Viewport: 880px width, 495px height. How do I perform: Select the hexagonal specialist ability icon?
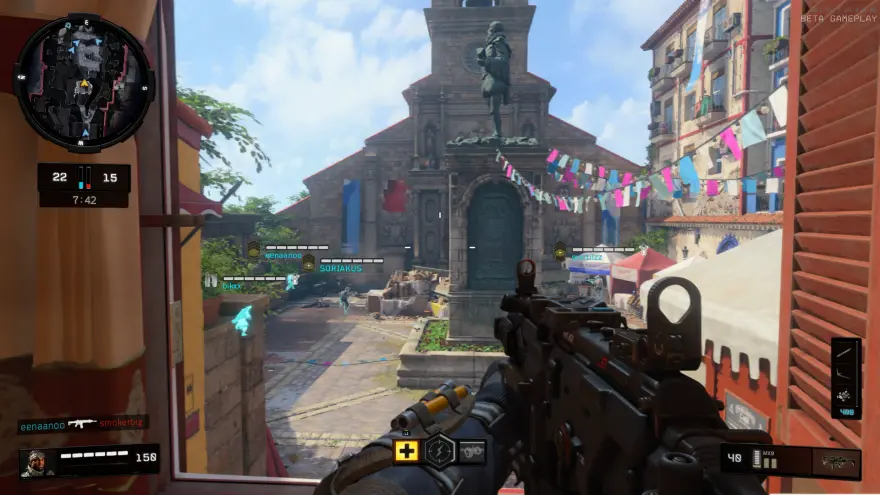(439, 451)
